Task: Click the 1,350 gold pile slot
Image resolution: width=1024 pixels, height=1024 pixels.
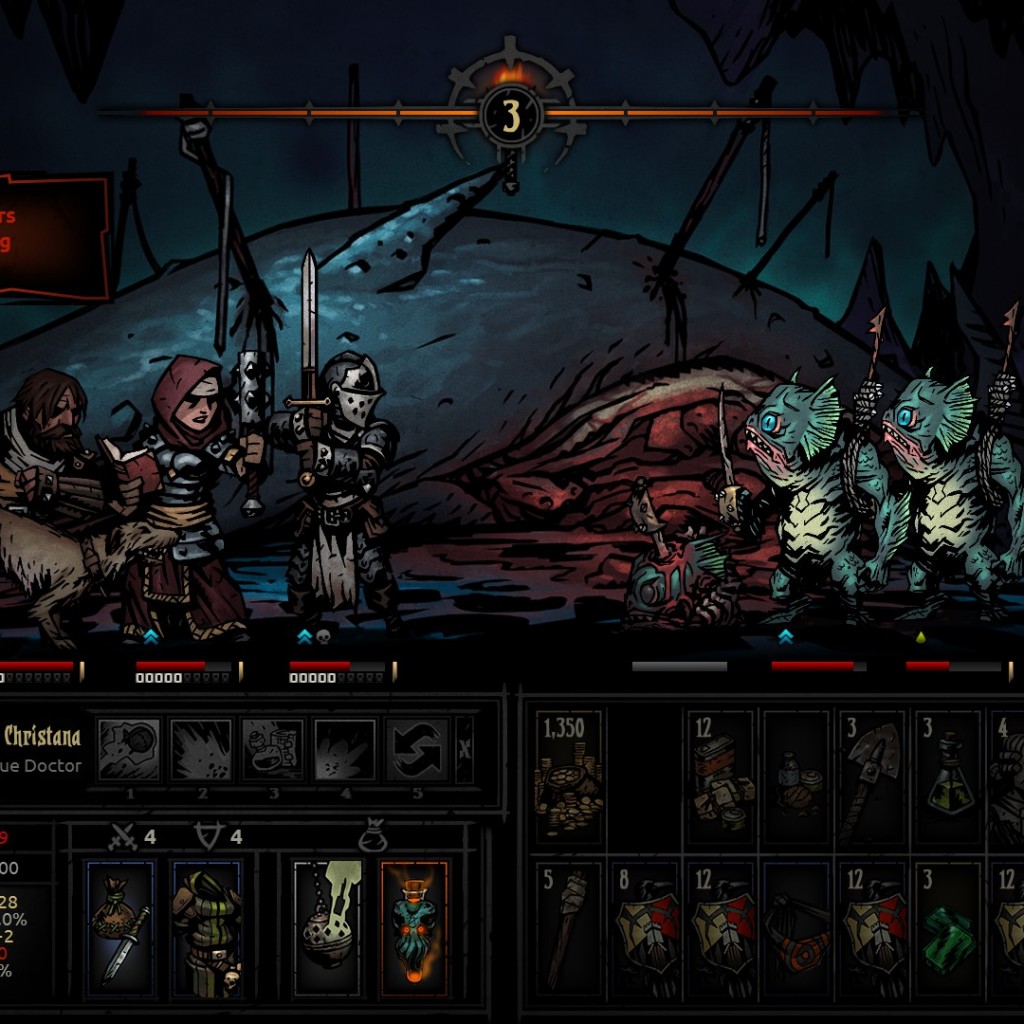Action: click(x=569, y=777)
